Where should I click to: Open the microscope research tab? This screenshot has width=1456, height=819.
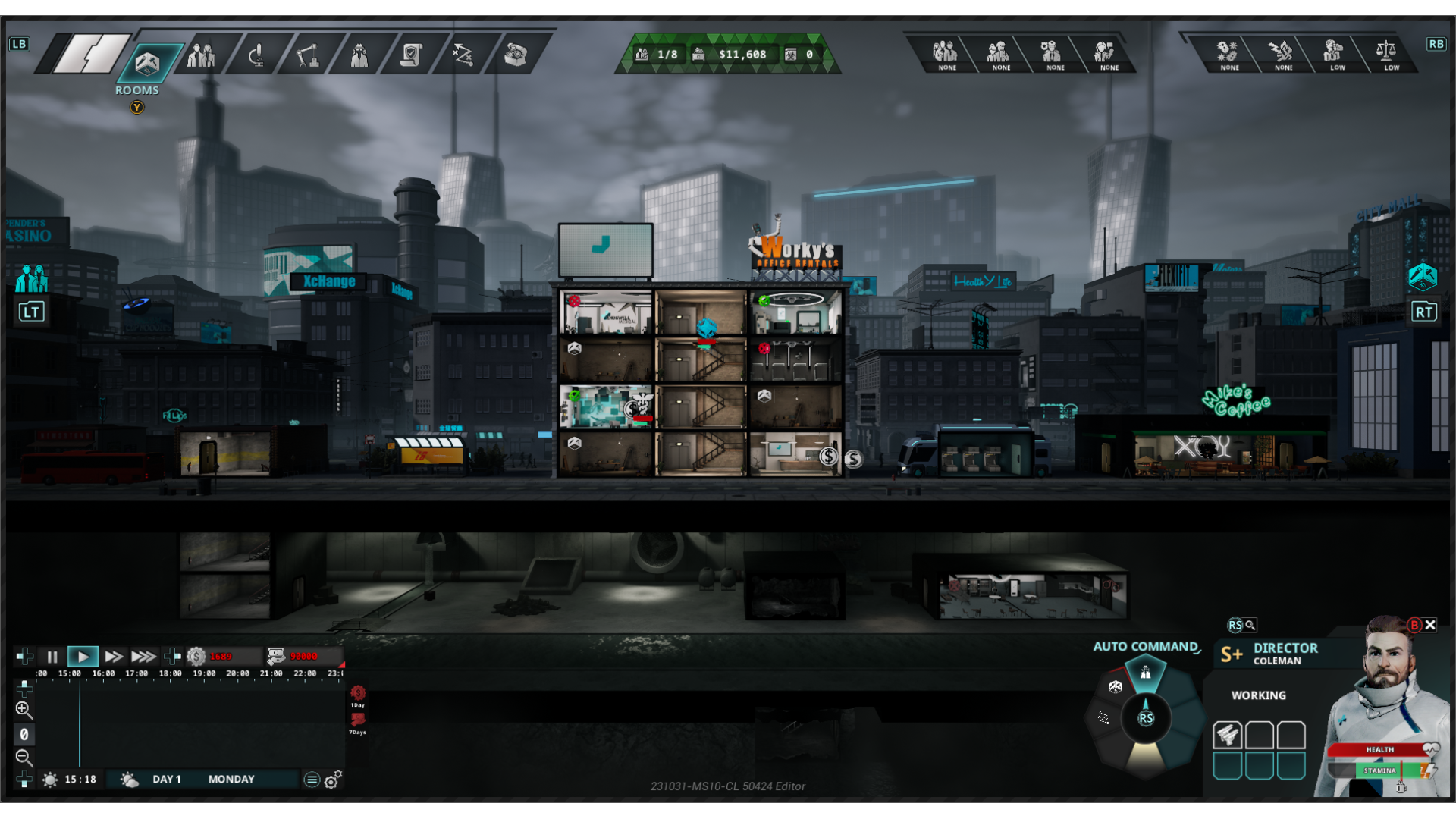pos(256,55)
